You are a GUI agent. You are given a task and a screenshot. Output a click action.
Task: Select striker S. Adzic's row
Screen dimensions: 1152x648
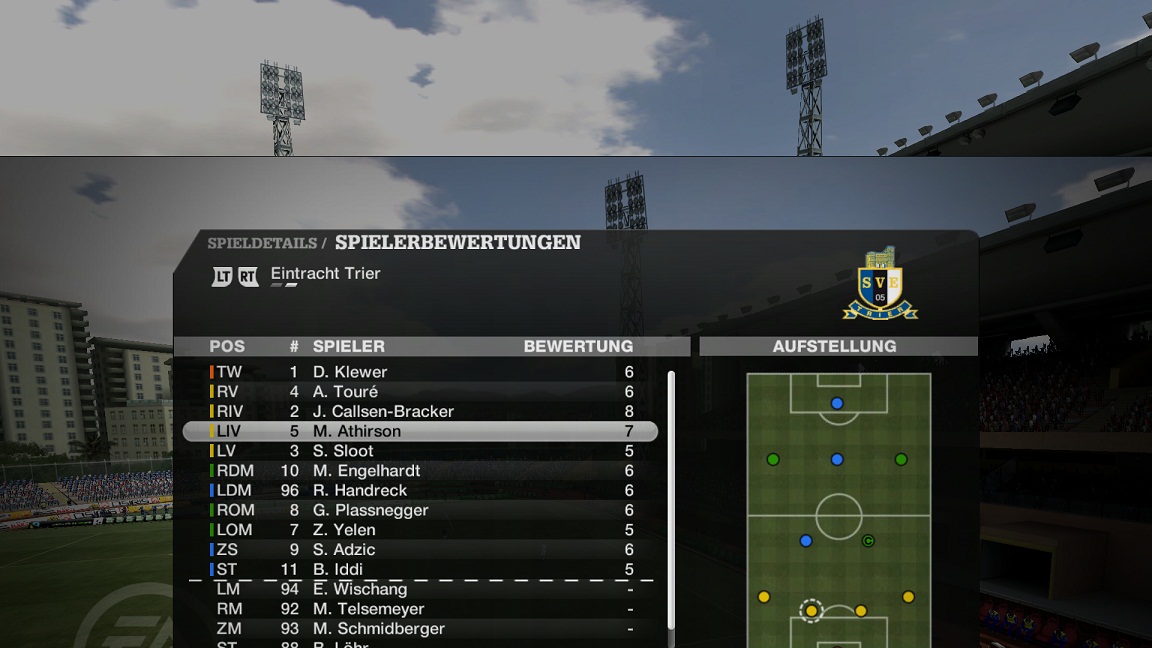[x=420, y=550]
